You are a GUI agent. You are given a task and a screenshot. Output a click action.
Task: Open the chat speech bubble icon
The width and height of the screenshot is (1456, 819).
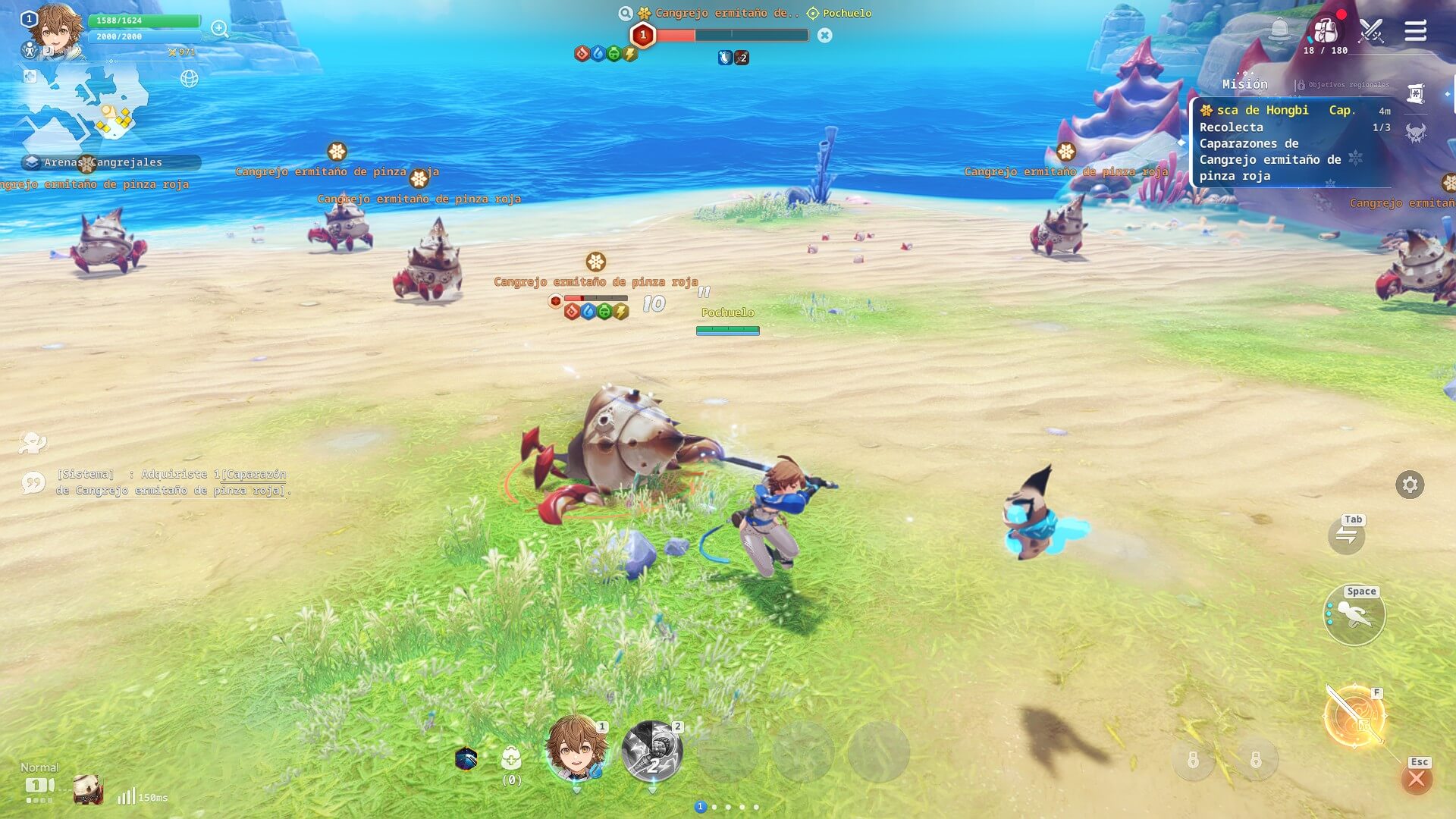tap(33, 483)
